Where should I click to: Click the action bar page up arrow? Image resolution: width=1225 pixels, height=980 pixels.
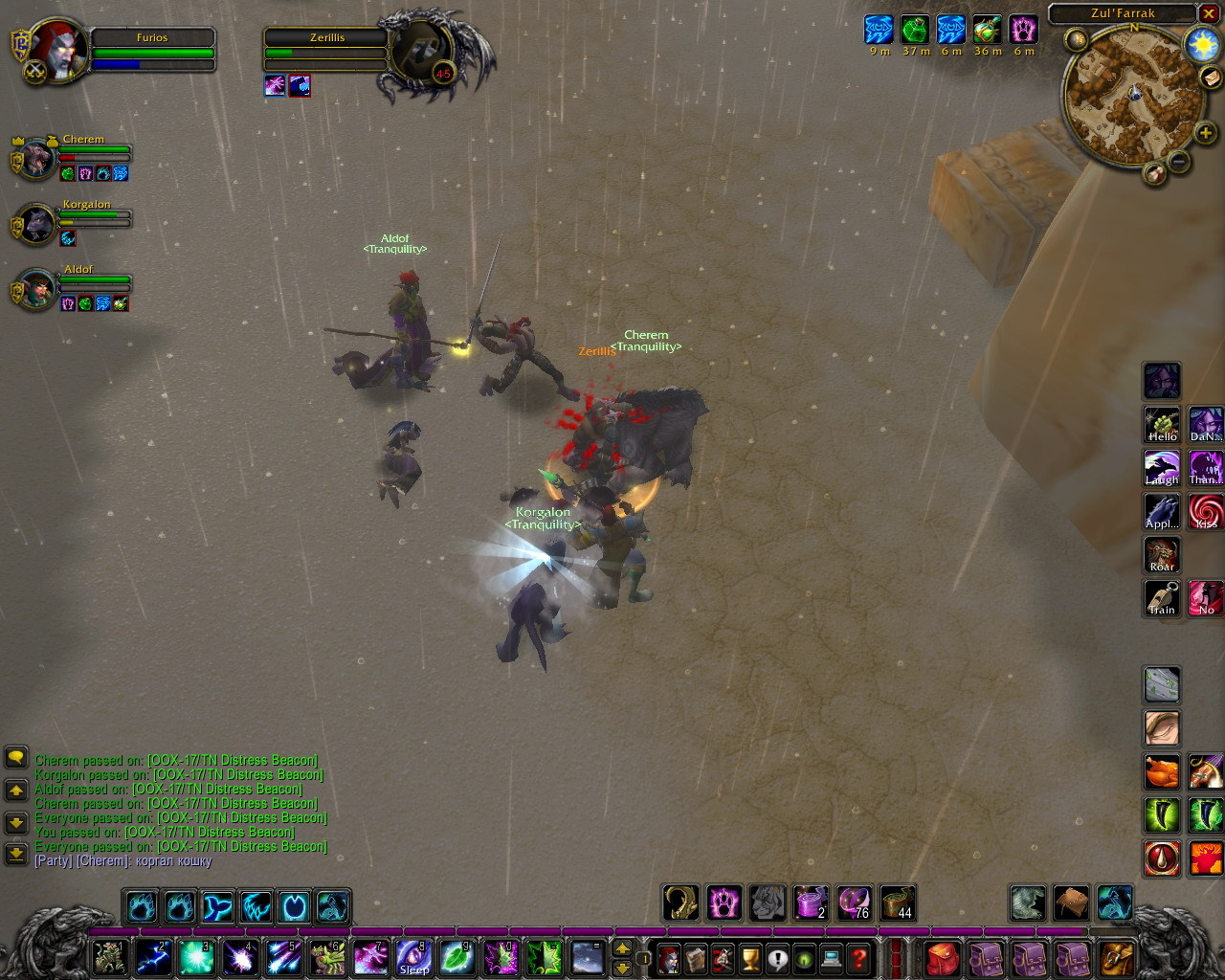coord(622,948)
